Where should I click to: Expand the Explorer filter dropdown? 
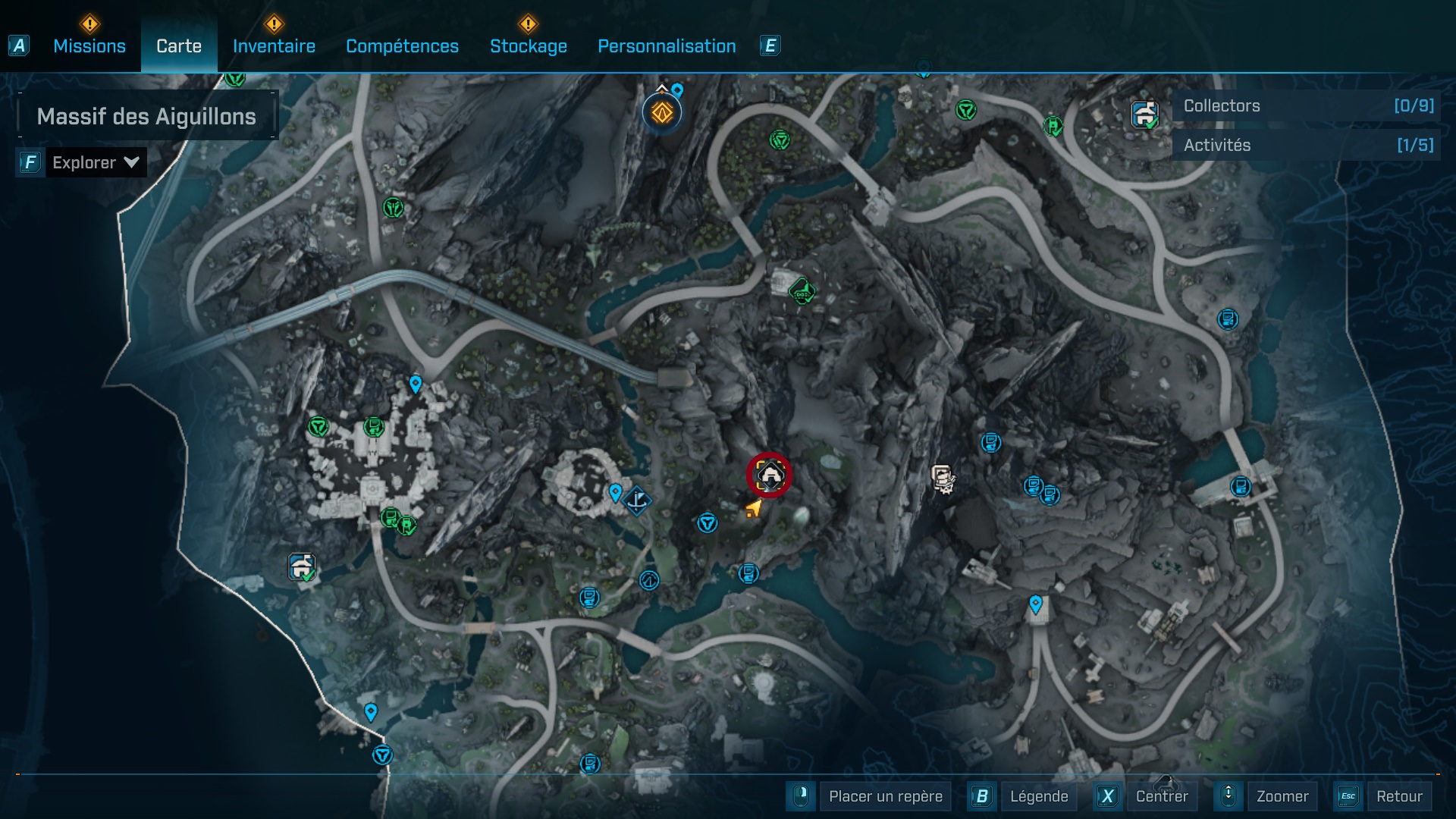pos(96,162)
